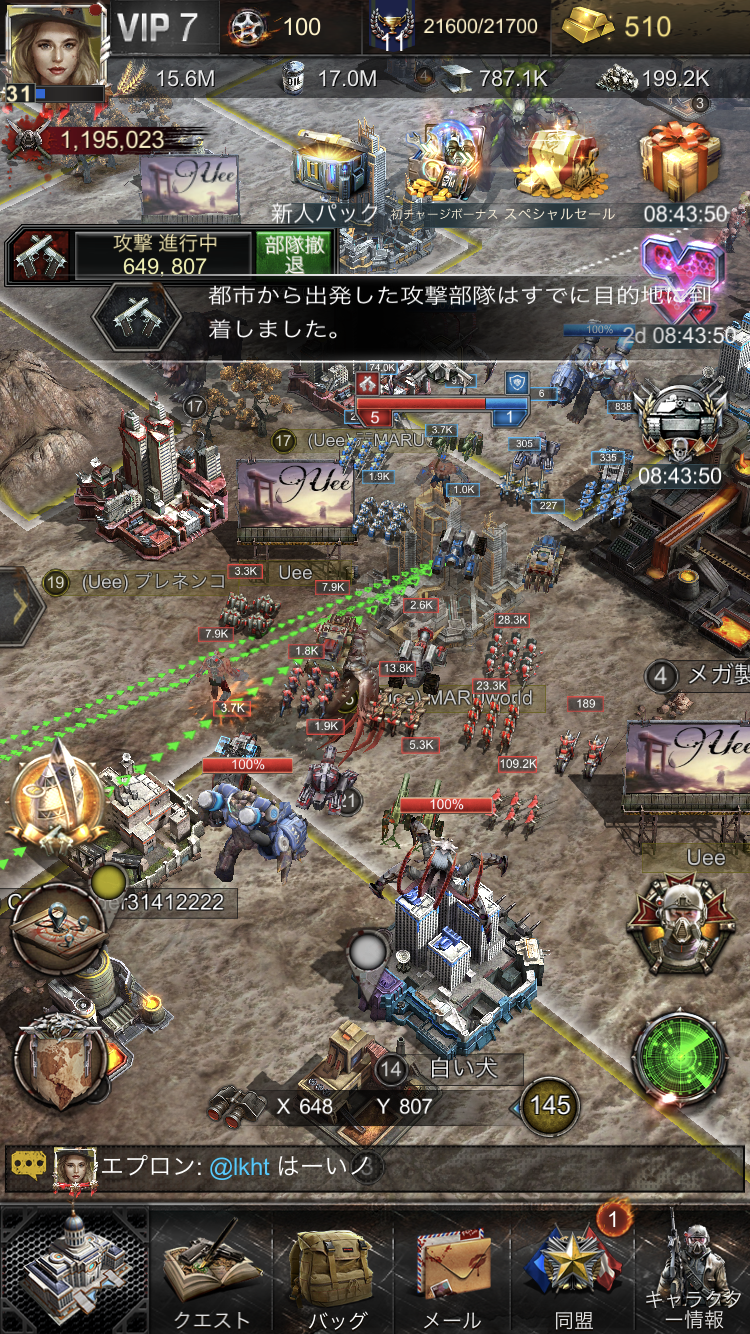This screenshot has width=750, height=1334.
Task: Expand the left side arrow panel
Action: click(x=20, y=607)
